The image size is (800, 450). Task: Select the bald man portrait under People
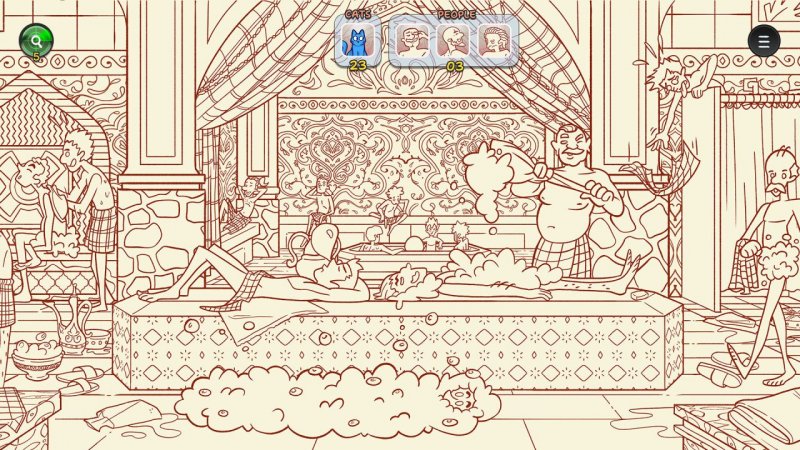pos(452,41)
